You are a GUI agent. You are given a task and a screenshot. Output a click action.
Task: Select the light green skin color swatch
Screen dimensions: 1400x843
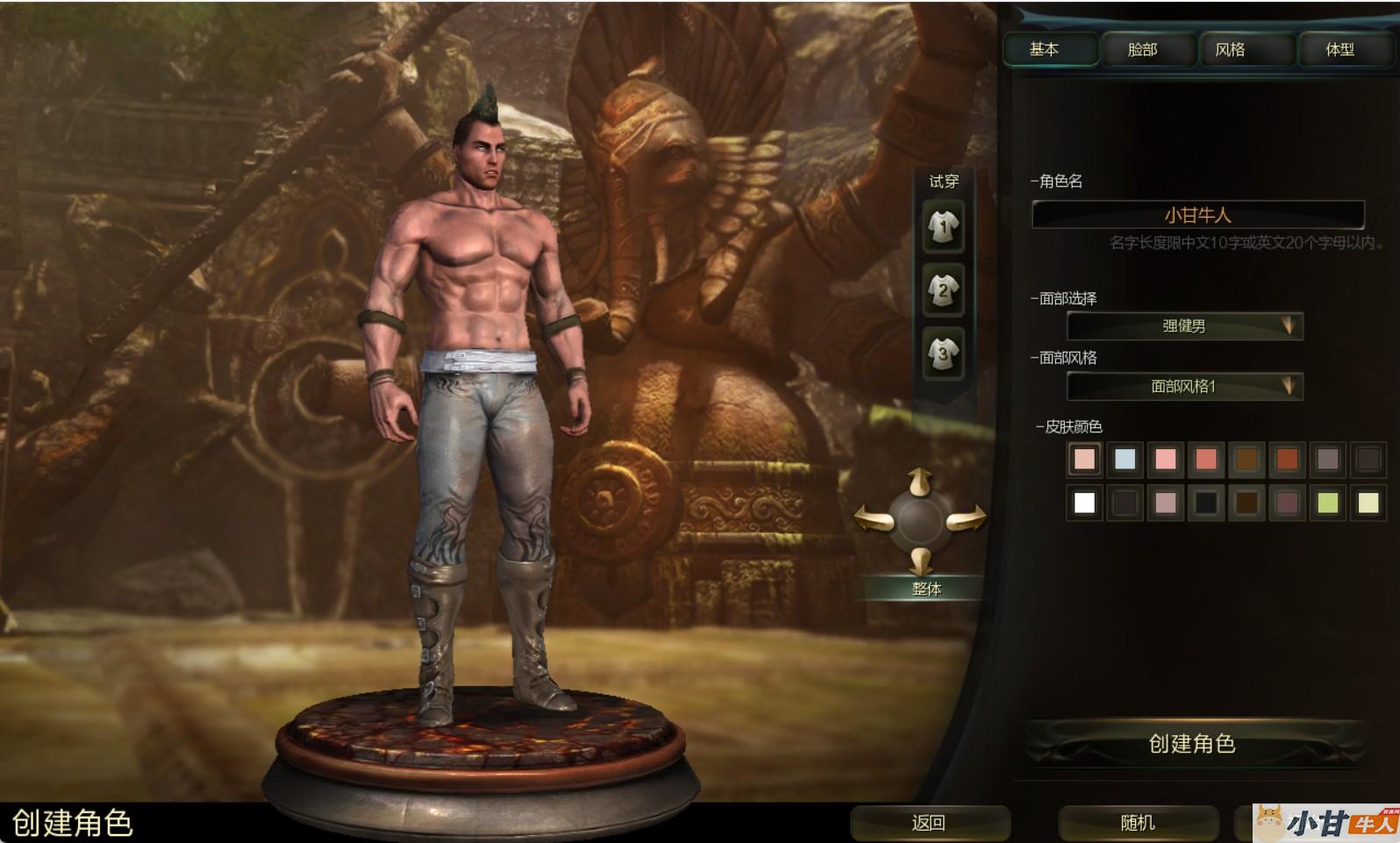1327,503
